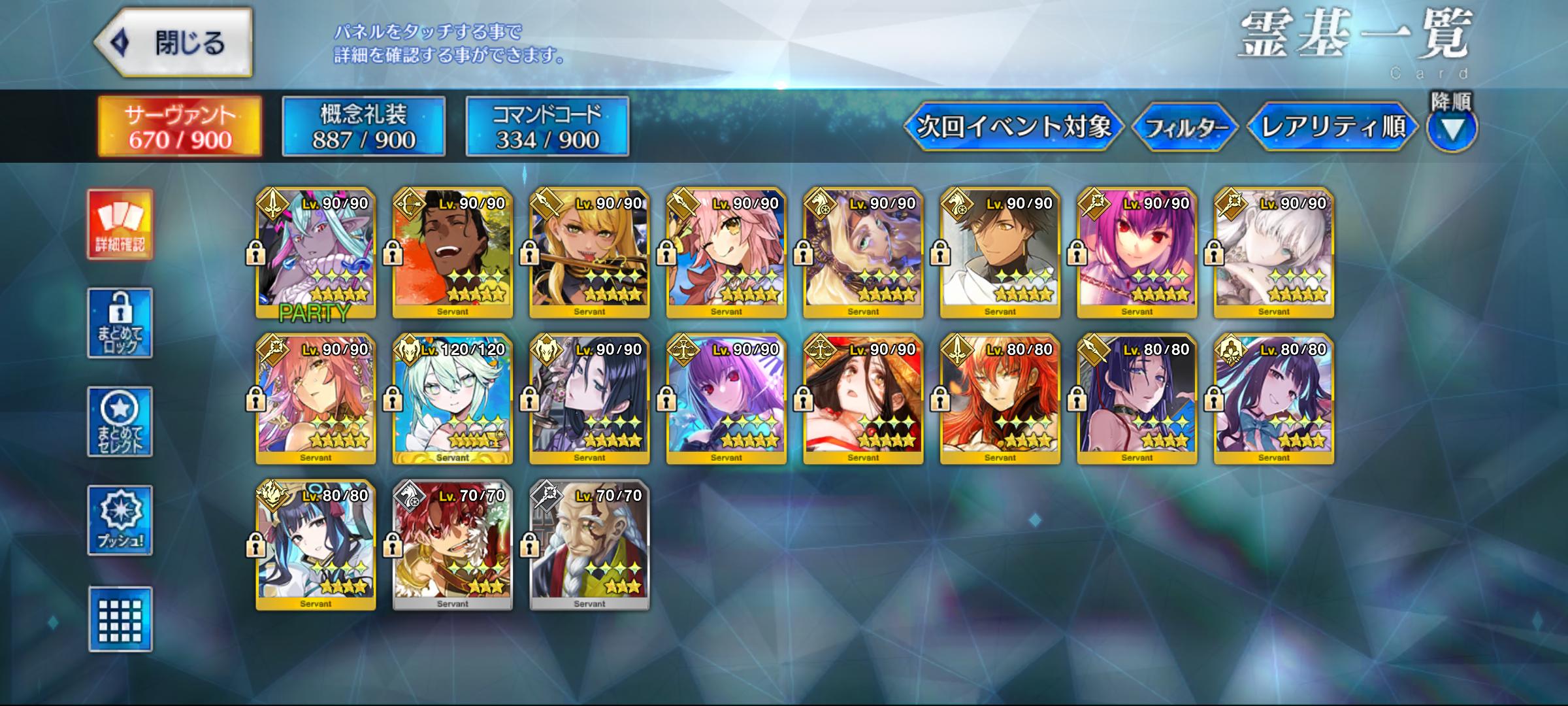Close the card list with 閉じる
The height and width of the screenshot is (706, 1568).
click(174, 43)
